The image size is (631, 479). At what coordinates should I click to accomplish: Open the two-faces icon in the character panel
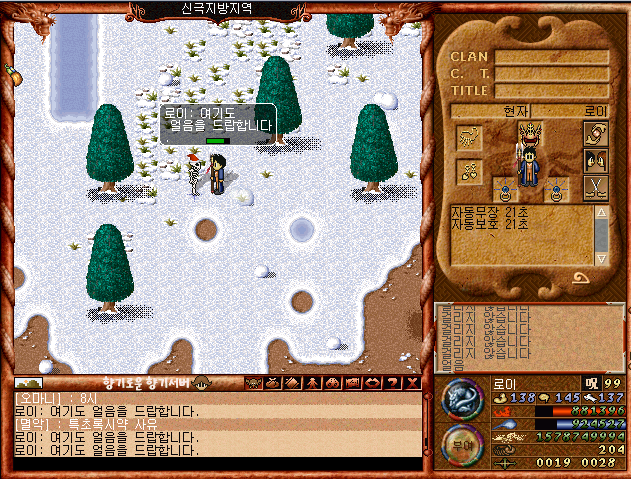[596, 160]
